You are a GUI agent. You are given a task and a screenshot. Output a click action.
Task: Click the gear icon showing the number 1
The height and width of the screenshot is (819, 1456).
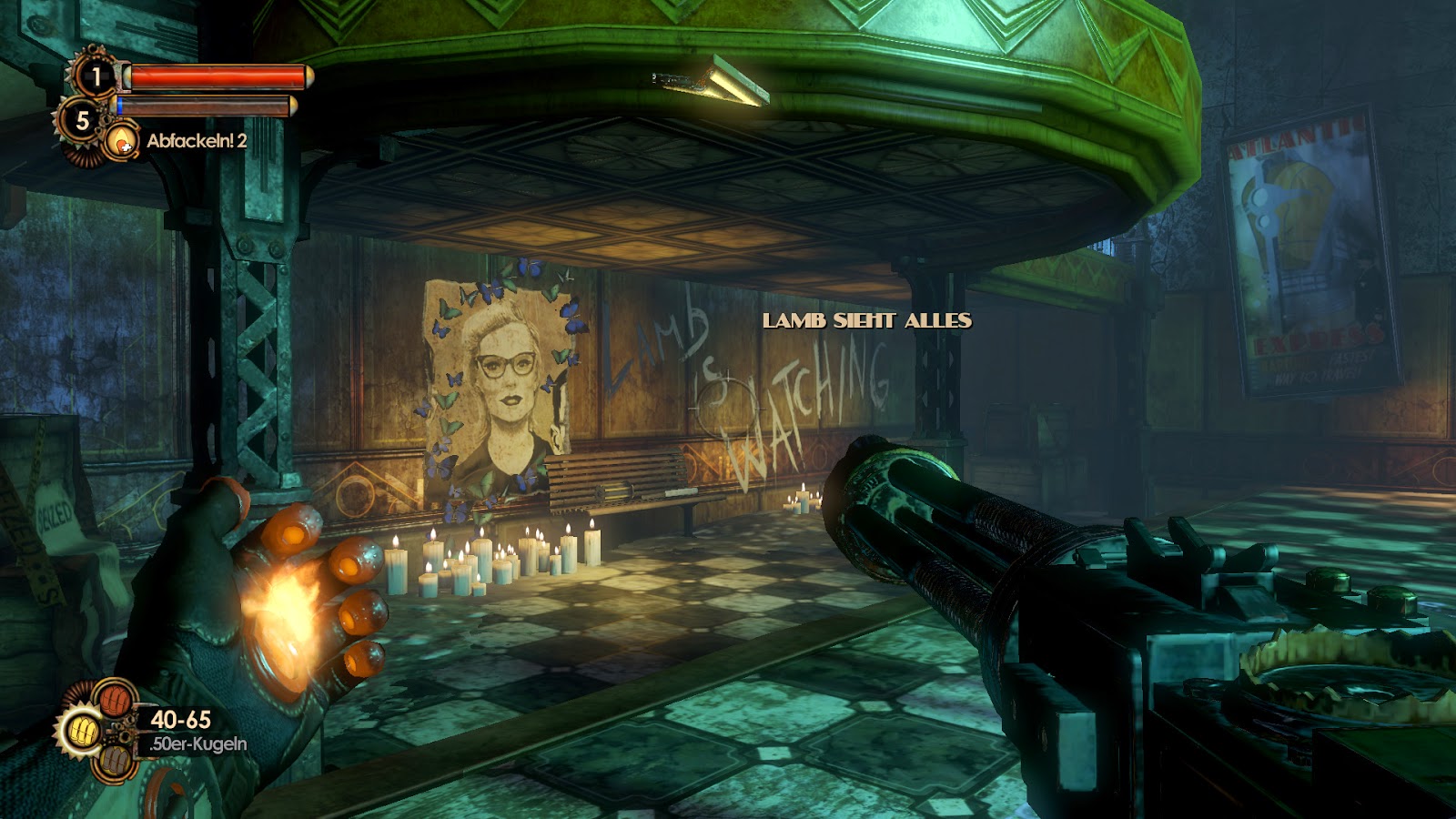point(96,76)
